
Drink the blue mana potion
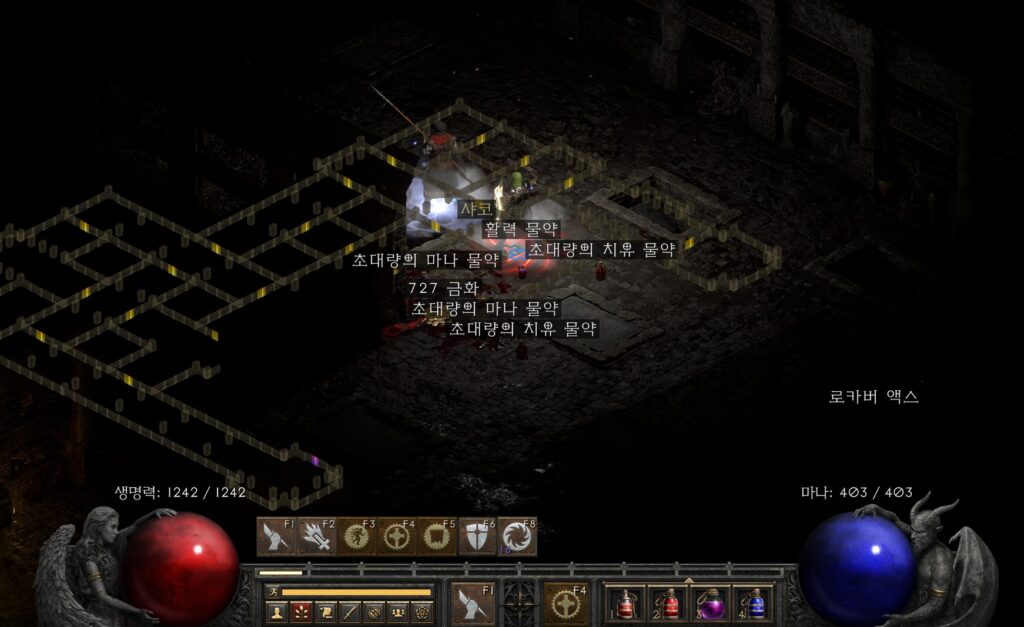[x=754, y=603]
